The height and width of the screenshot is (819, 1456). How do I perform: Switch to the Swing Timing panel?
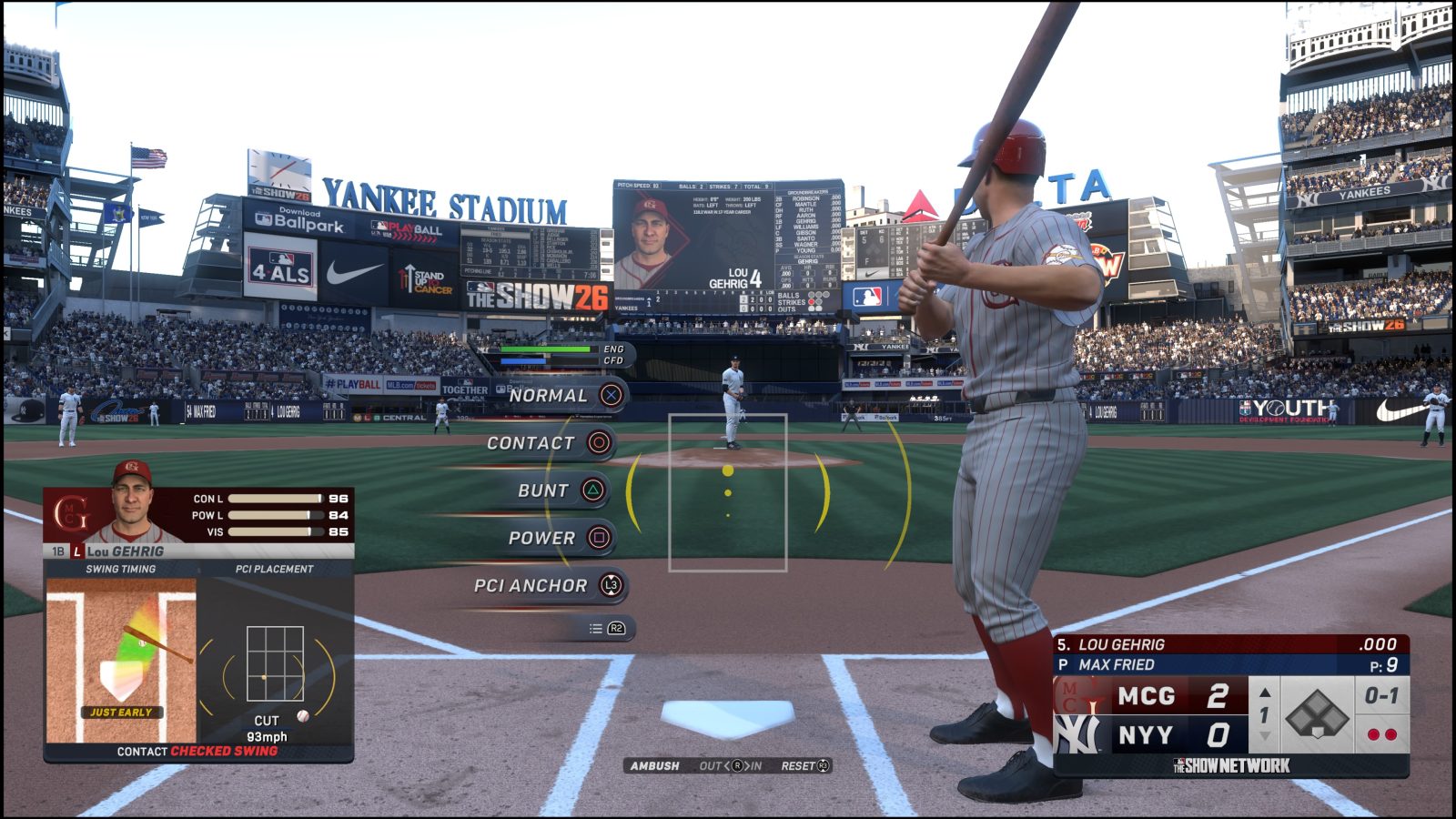click(x=118, y=568)
